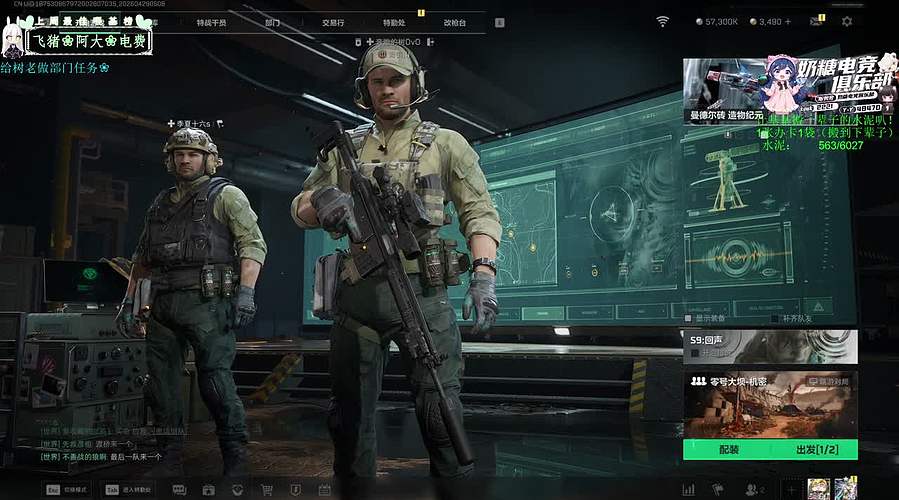The height and width of the screenshot is (500, 899).
Task: Open the bar-chart statistics icon
Action: (x=688, y=490)
